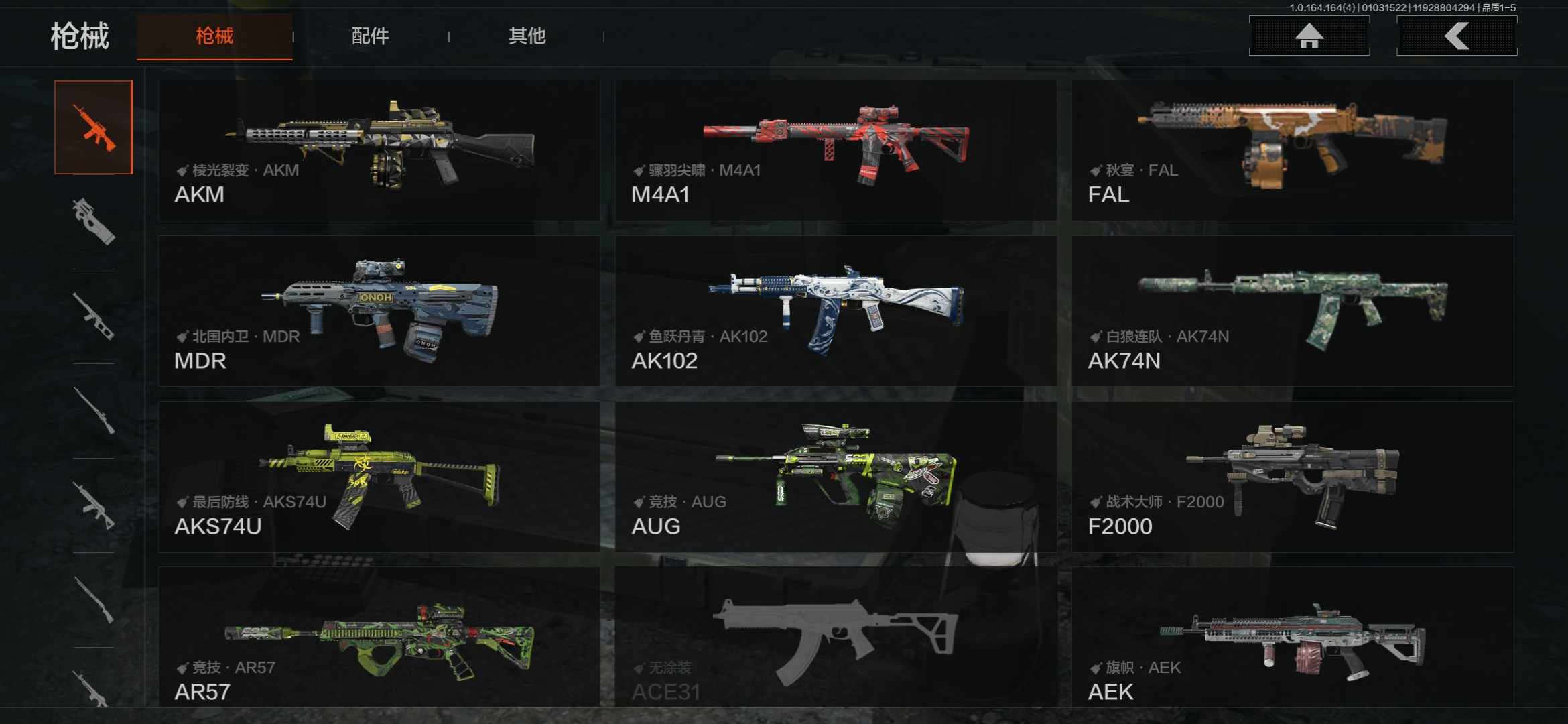Choose the red M4A1 weapon card

(x=836, y=151)
